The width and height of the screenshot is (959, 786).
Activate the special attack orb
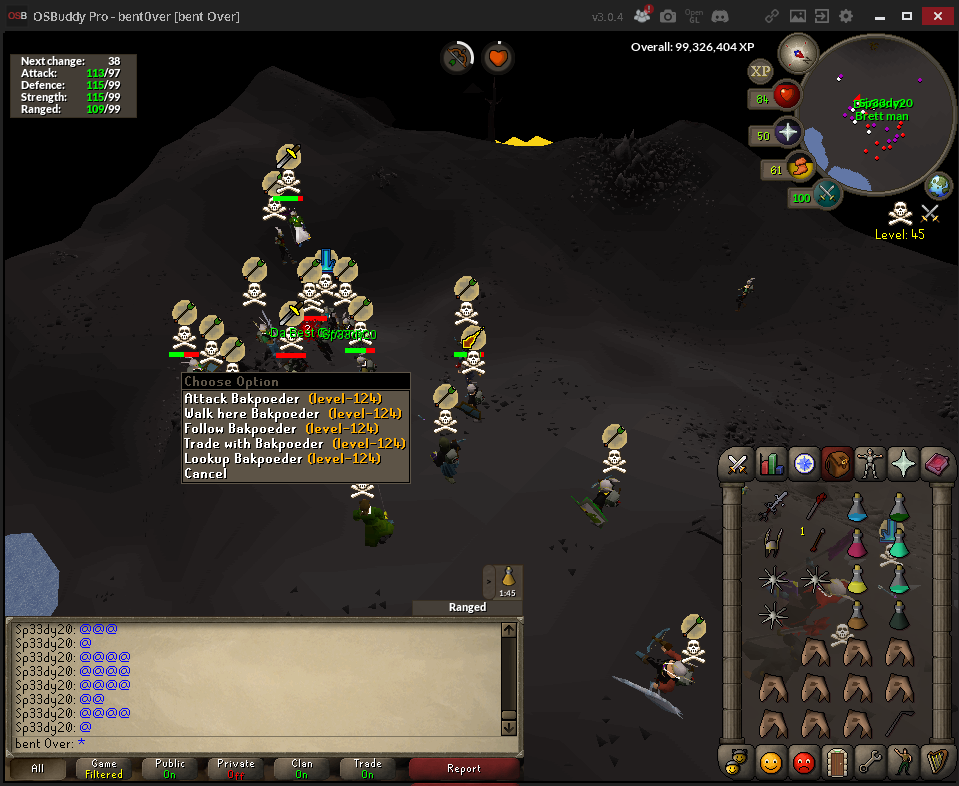click(x=827, y=194)
